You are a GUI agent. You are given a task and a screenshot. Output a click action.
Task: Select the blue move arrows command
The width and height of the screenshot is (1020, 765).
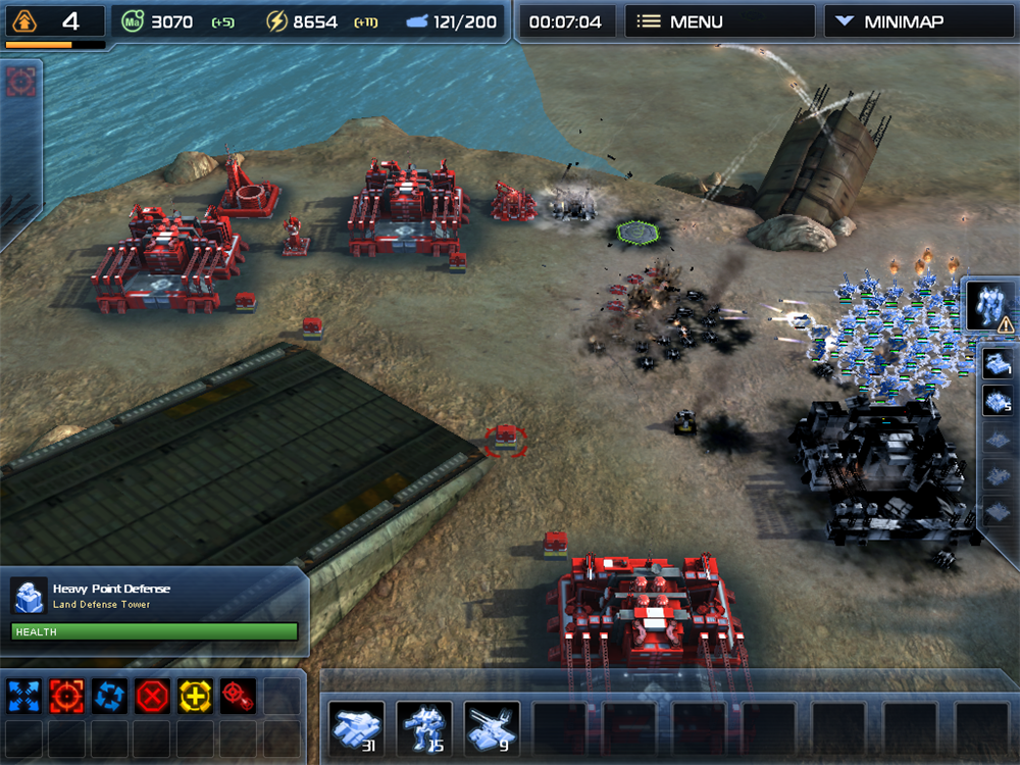pyautogui.click(x=23, y=695)
